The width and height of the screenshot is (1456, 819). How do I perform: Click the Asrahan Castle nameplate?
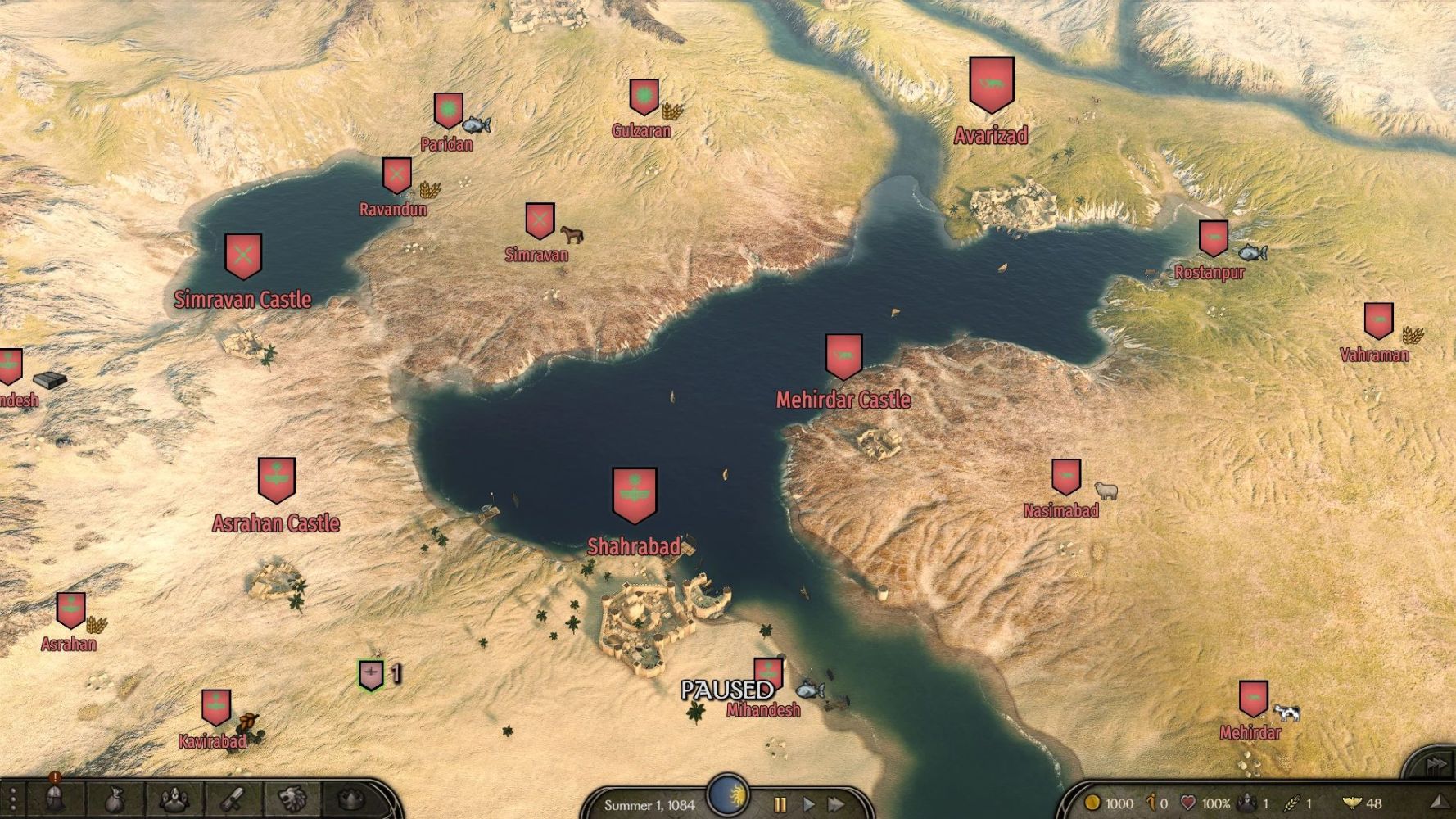276,523
